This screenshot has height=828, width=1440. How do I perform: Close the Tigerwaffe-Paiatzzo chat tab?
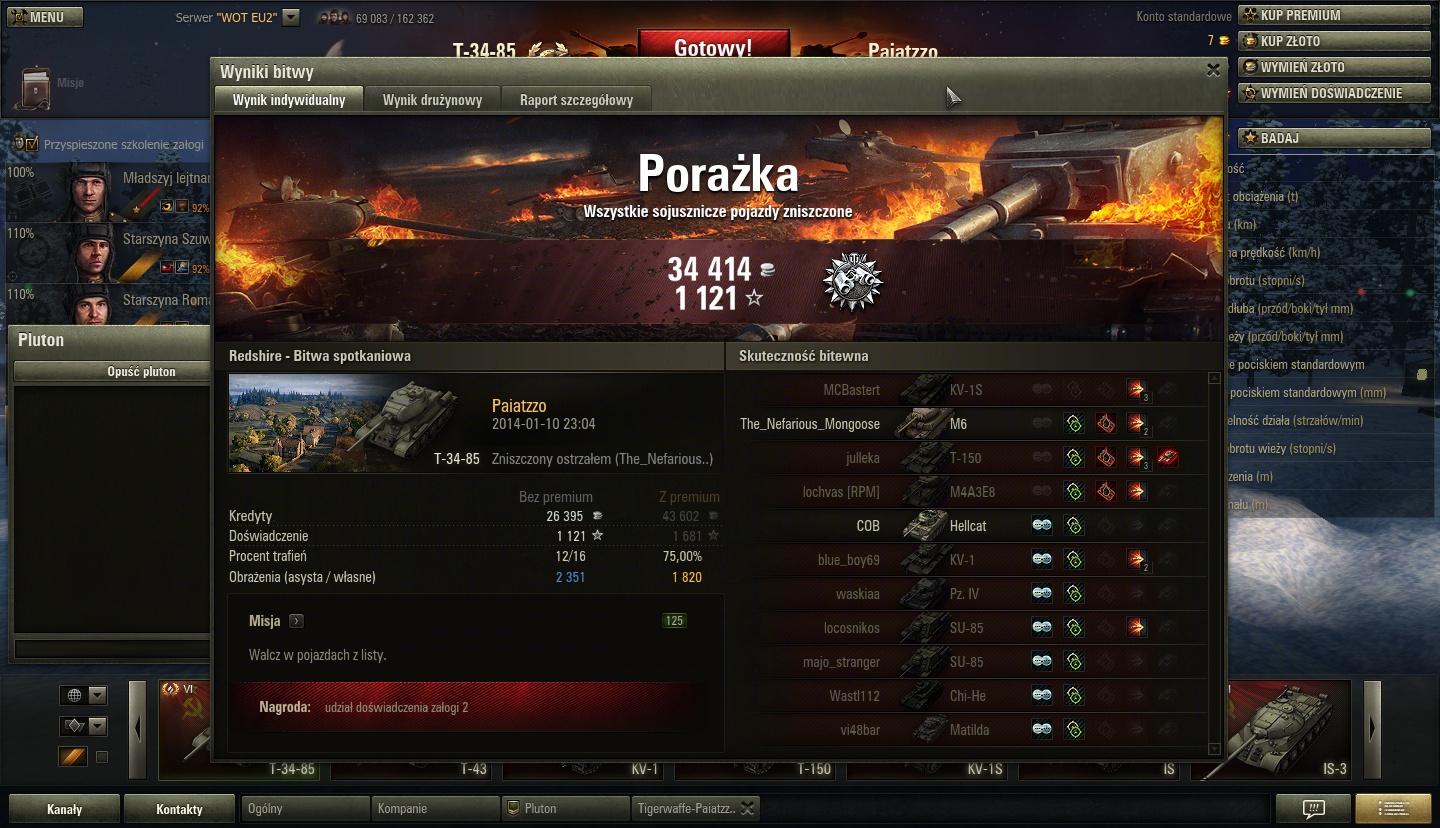[747, 808]
